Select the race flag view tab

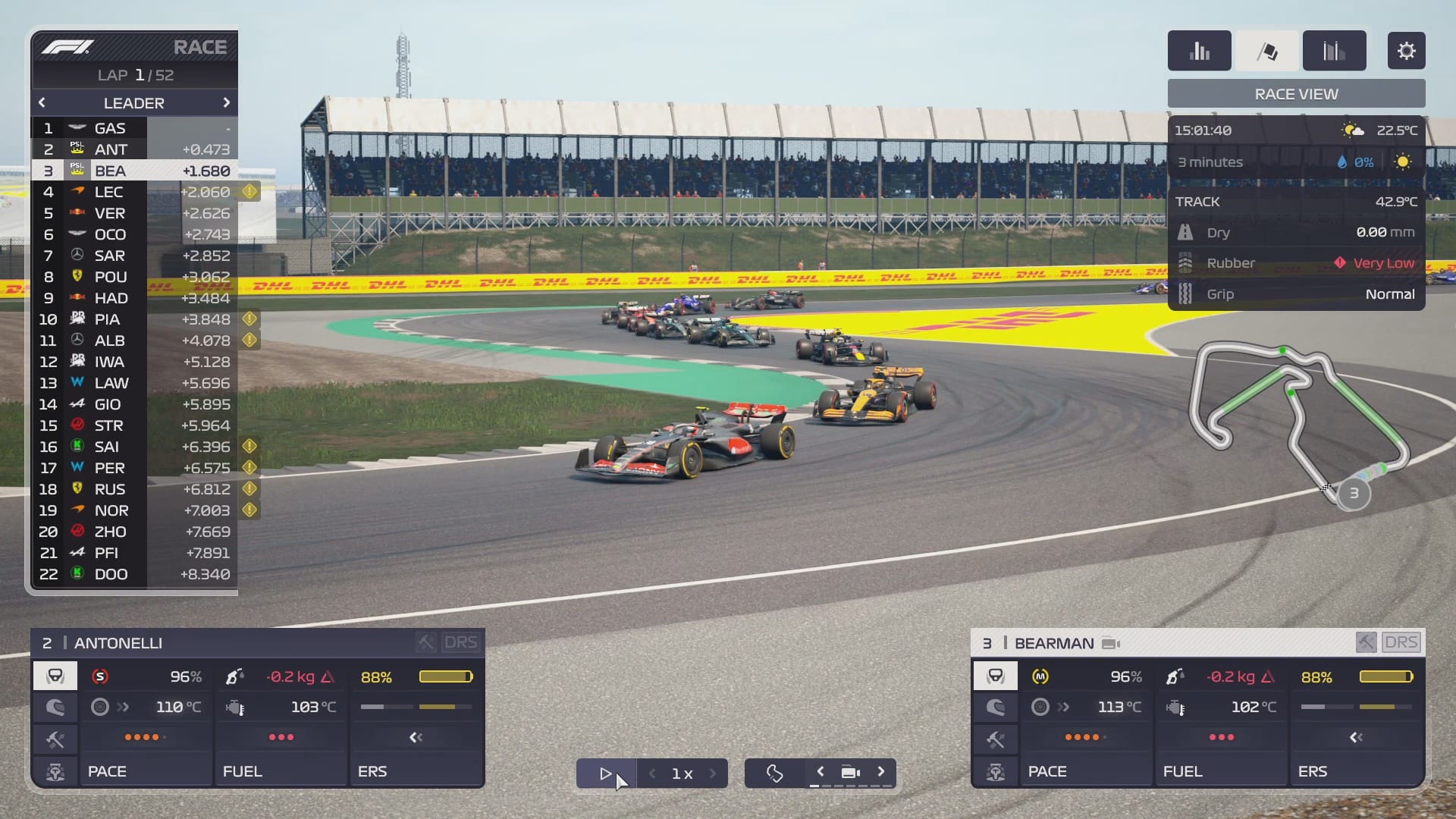(1267, 51)
